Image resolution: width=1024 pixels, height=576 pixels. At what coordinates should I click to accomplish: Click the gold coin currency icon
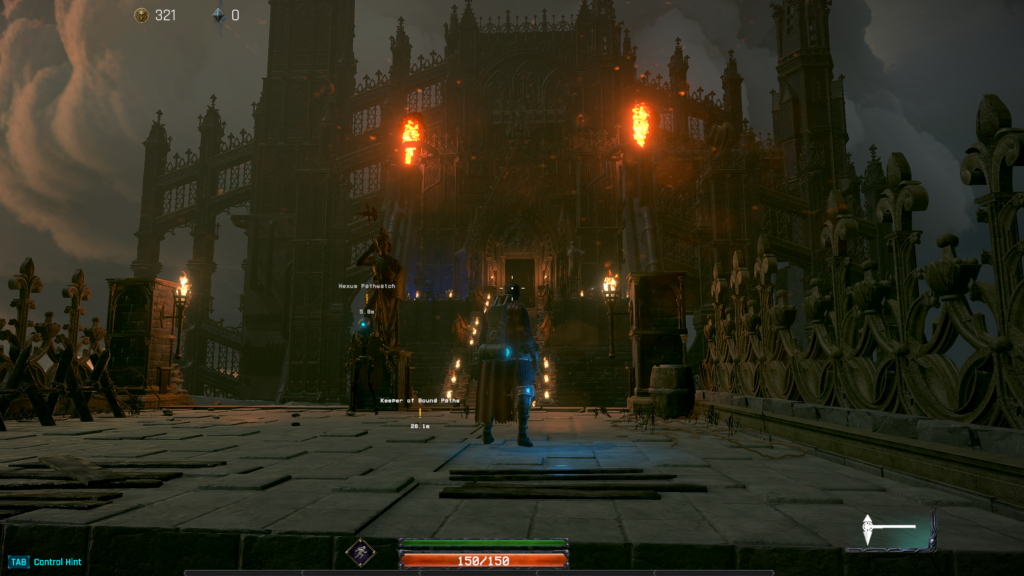point(141,15)
